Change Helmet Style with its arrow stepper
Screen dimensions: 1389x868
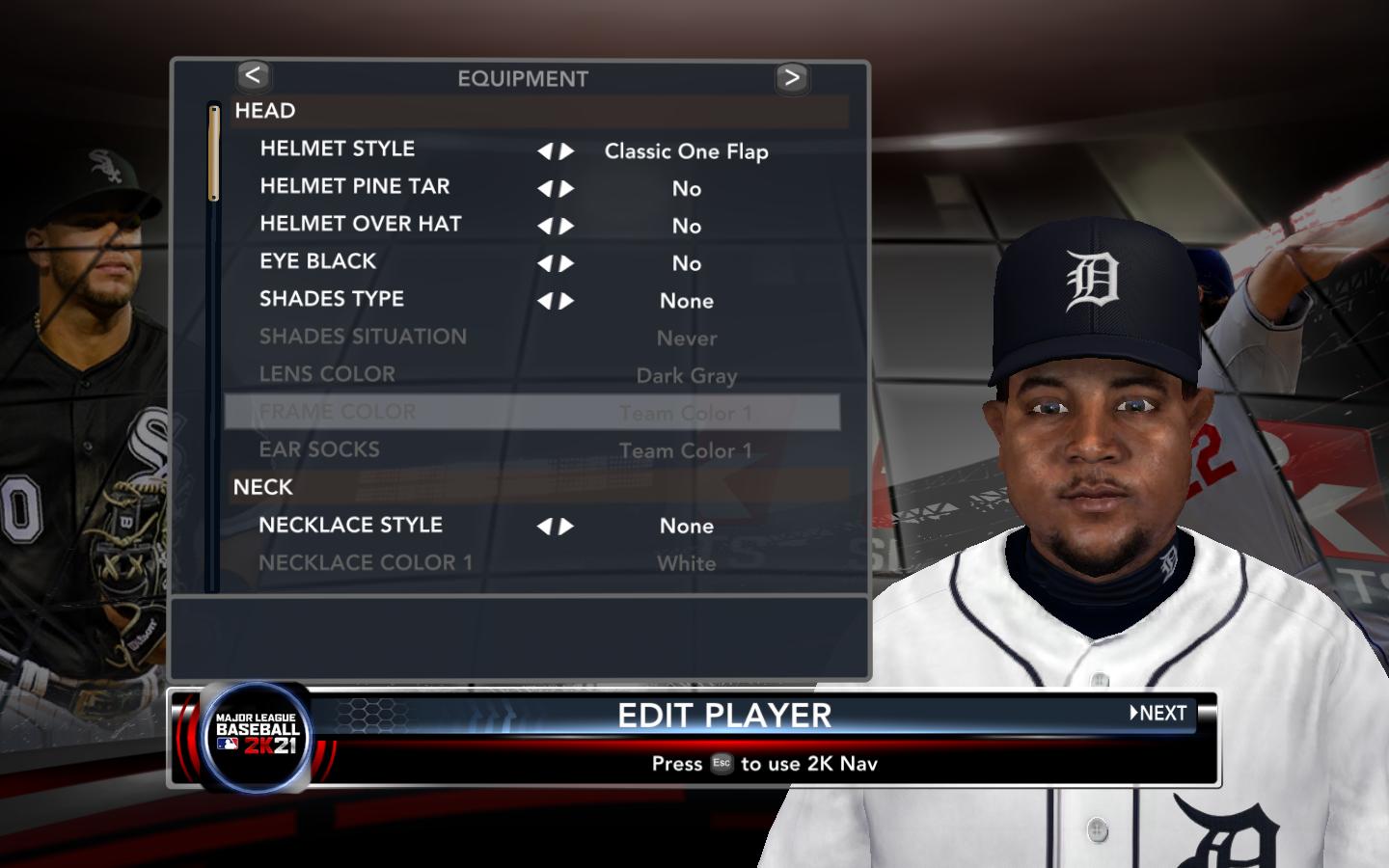pyautogui.click(x=556, y=151)
